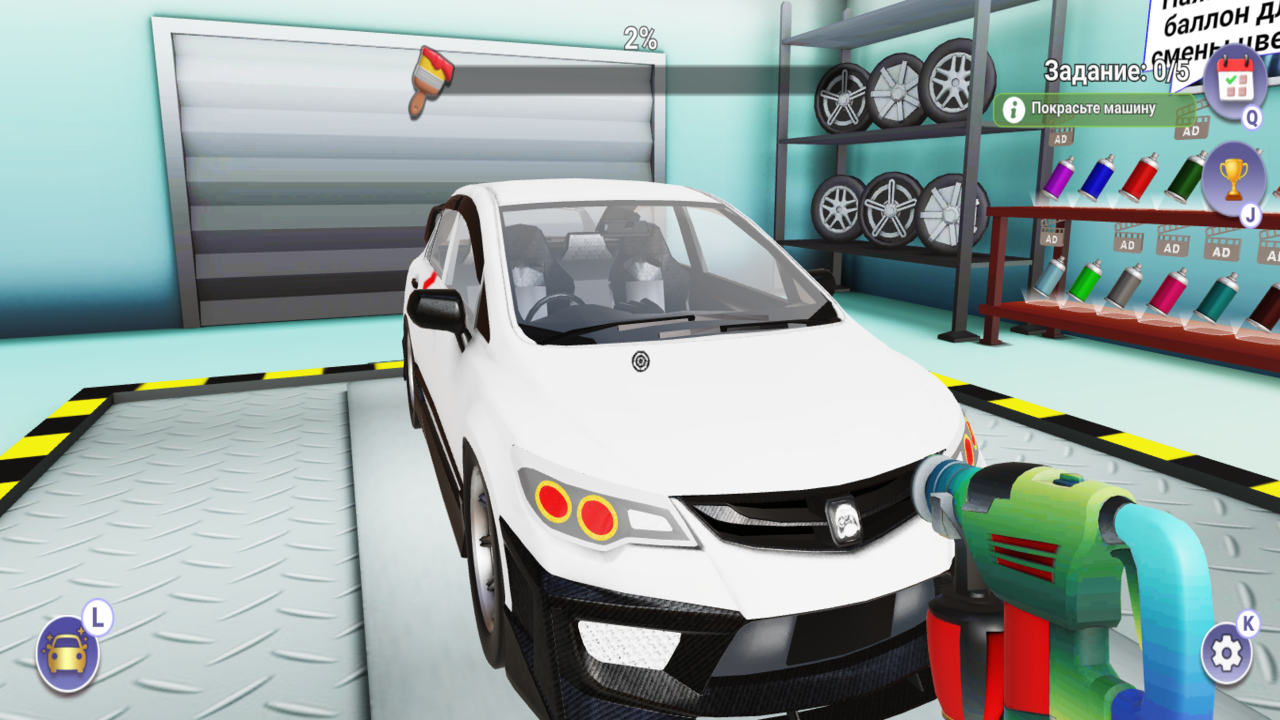Select the dark green spray paint can

point(1186,177)
